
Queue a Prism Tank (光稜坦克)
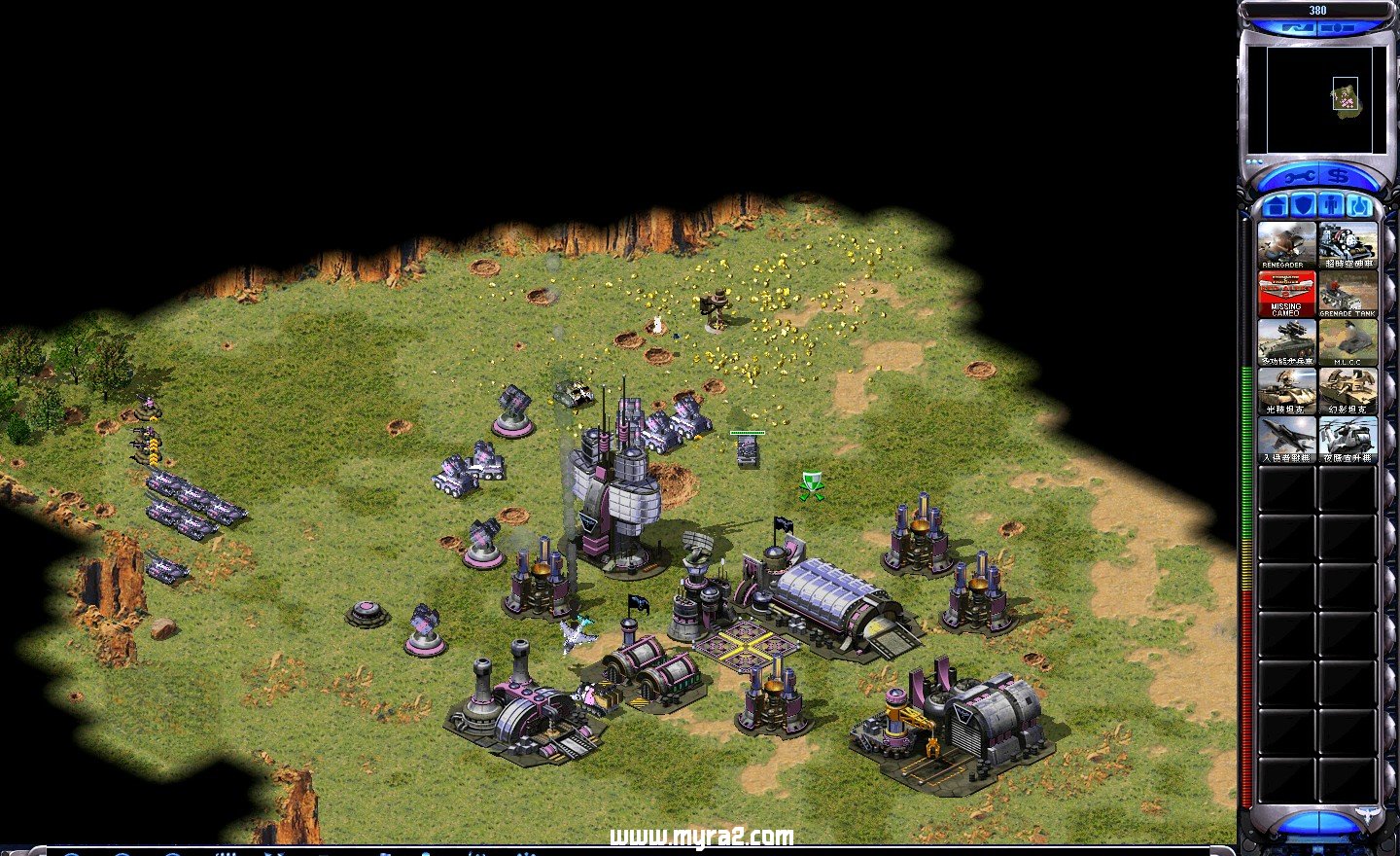click(1285, 390)
